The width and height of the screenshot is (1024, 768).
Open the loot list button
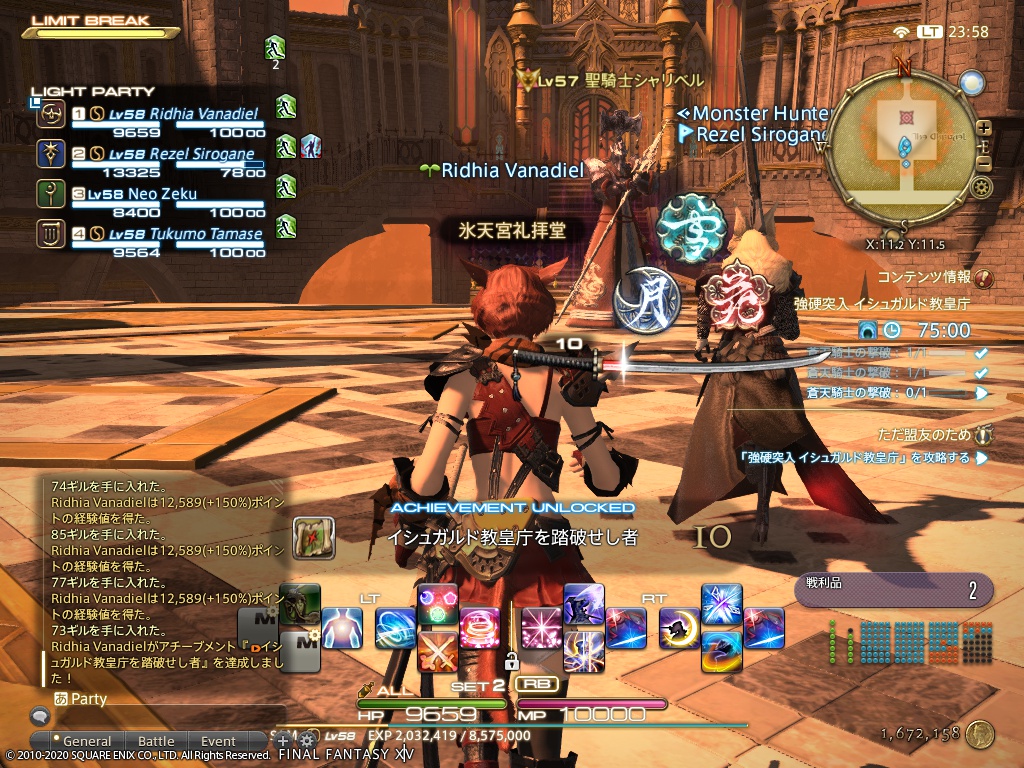pos(893,590)
